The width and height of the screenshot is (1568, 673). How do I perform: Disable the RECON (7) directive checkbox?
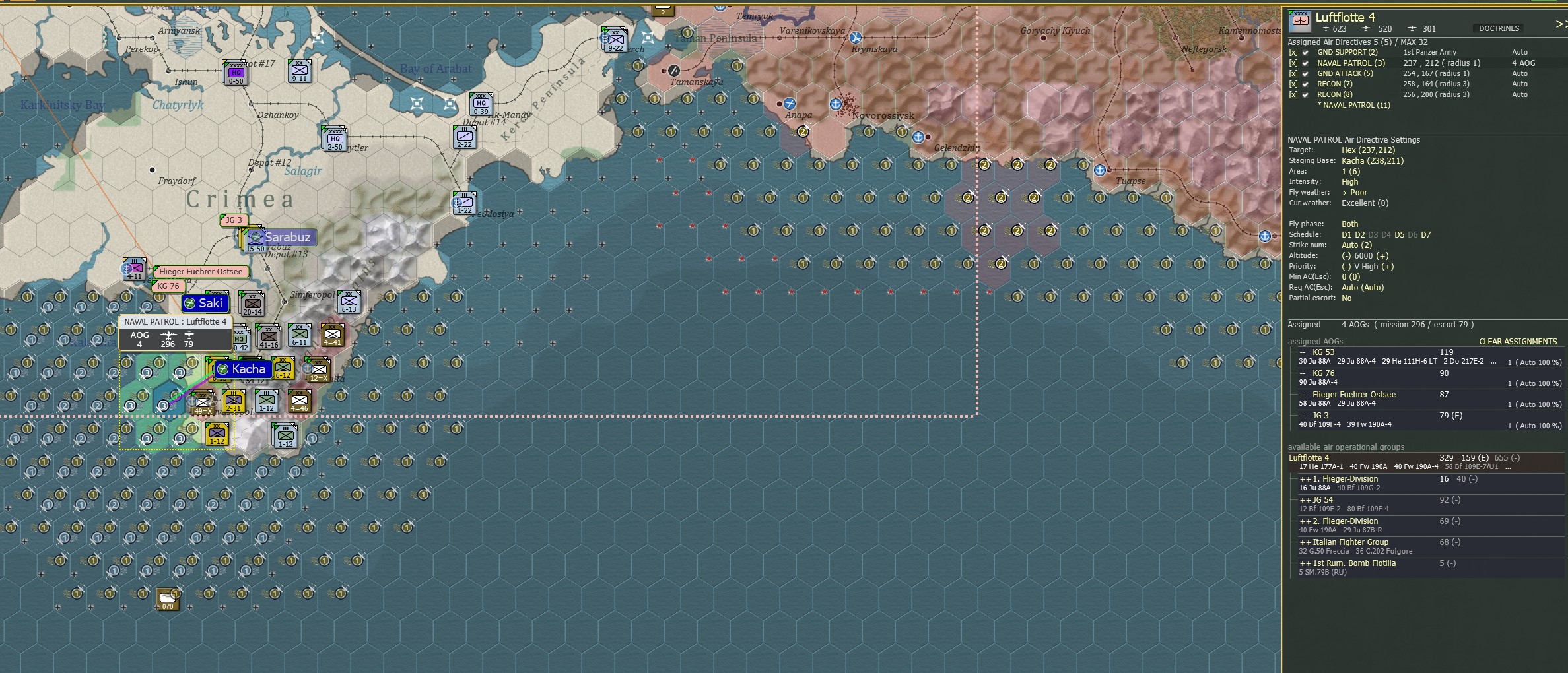[x=1305, y=84]
